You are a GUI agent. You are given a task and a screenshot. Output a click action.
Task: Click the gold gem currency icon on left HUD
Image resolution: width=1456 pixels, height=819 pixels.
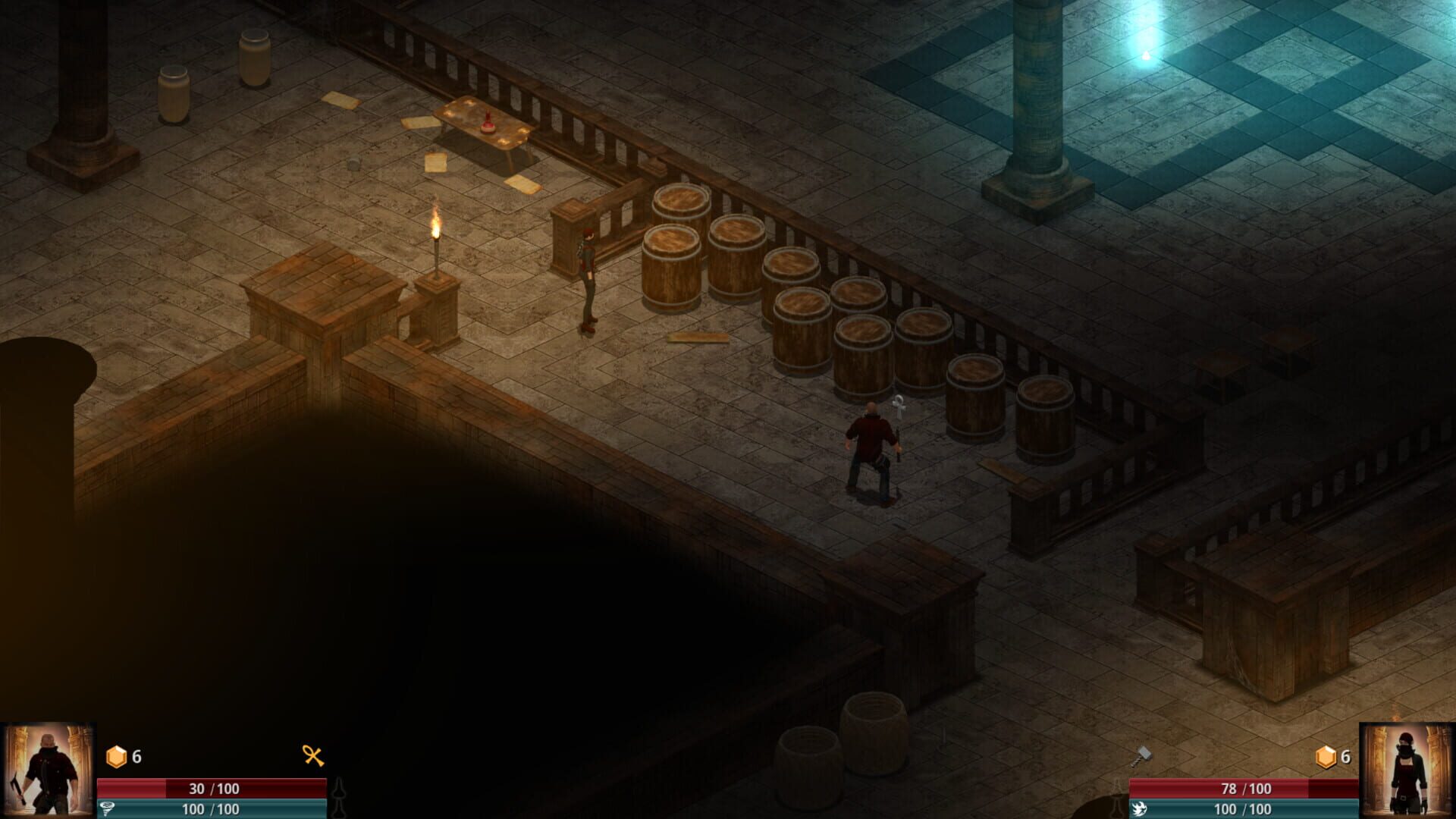point(116,756)
